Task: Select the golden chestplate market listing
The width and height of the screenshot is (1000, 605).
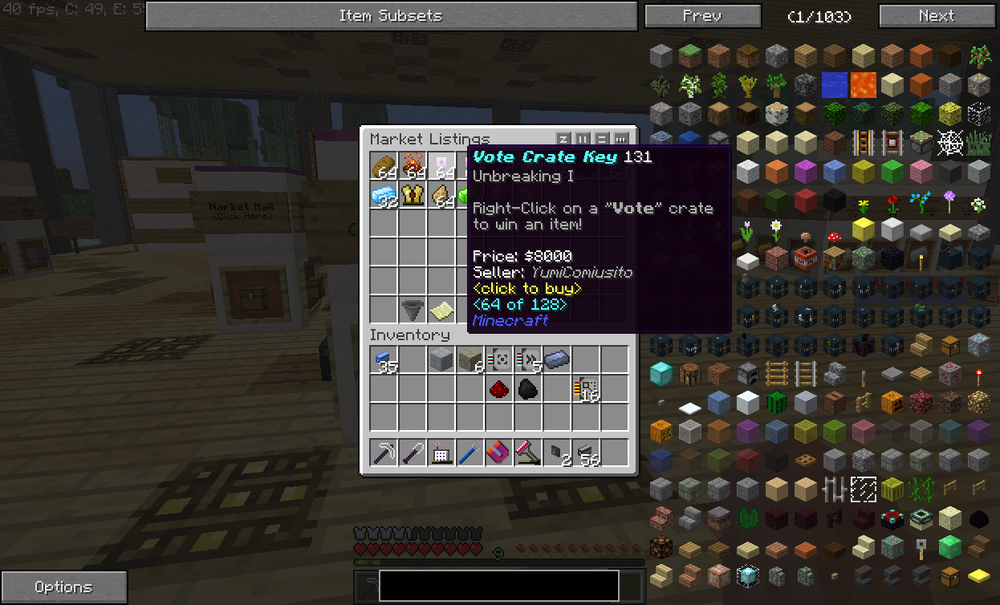Action: click(x=414, y=196)
